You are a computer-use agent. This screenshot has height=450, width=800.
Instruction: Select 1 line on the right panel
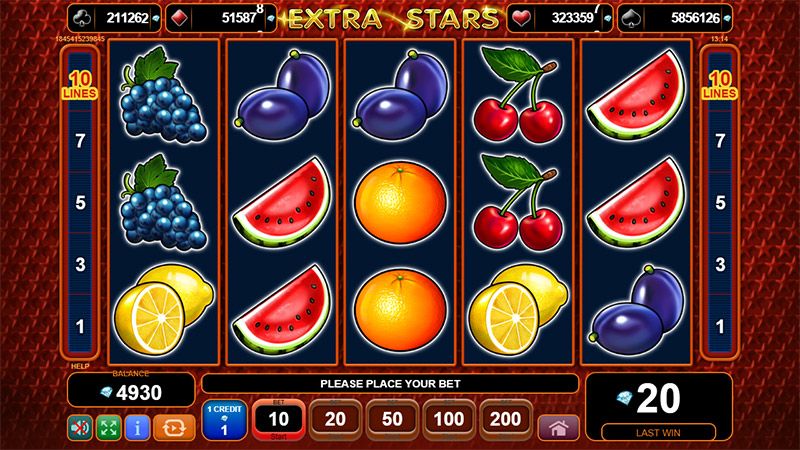[719, 327]
